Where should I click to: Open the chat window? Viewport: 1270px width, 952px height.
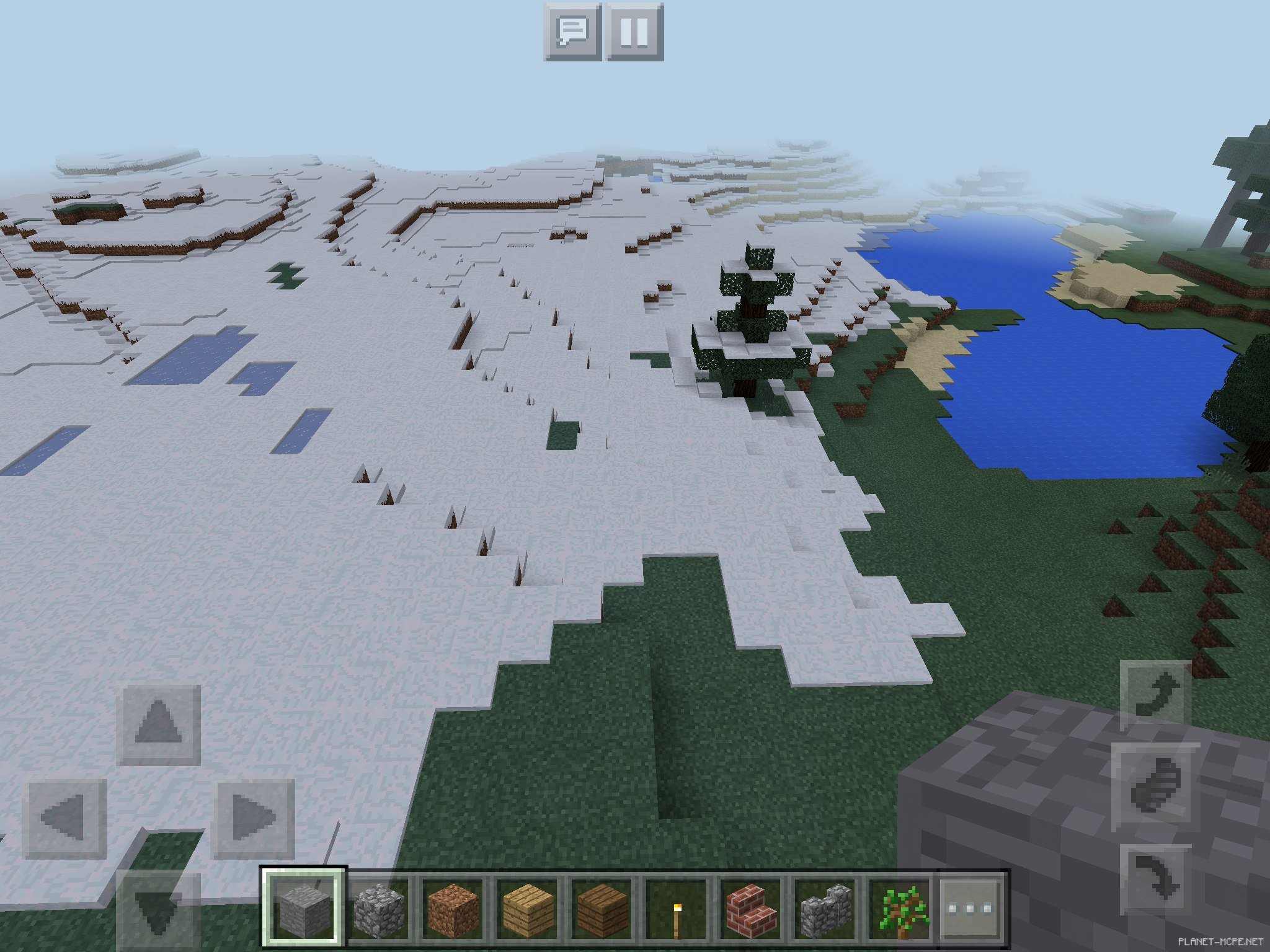tap(572, 32)
